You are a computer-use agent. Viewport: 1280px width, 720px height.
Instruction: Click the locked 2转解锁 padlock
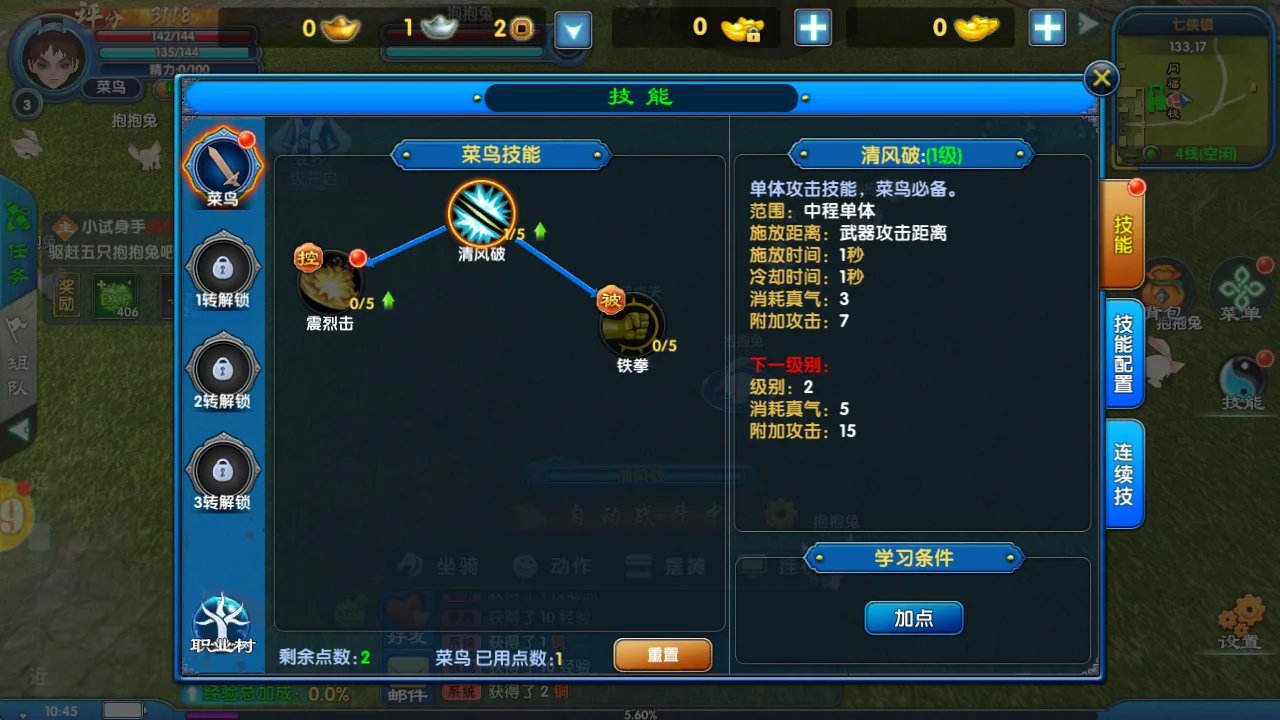[222, 368]
